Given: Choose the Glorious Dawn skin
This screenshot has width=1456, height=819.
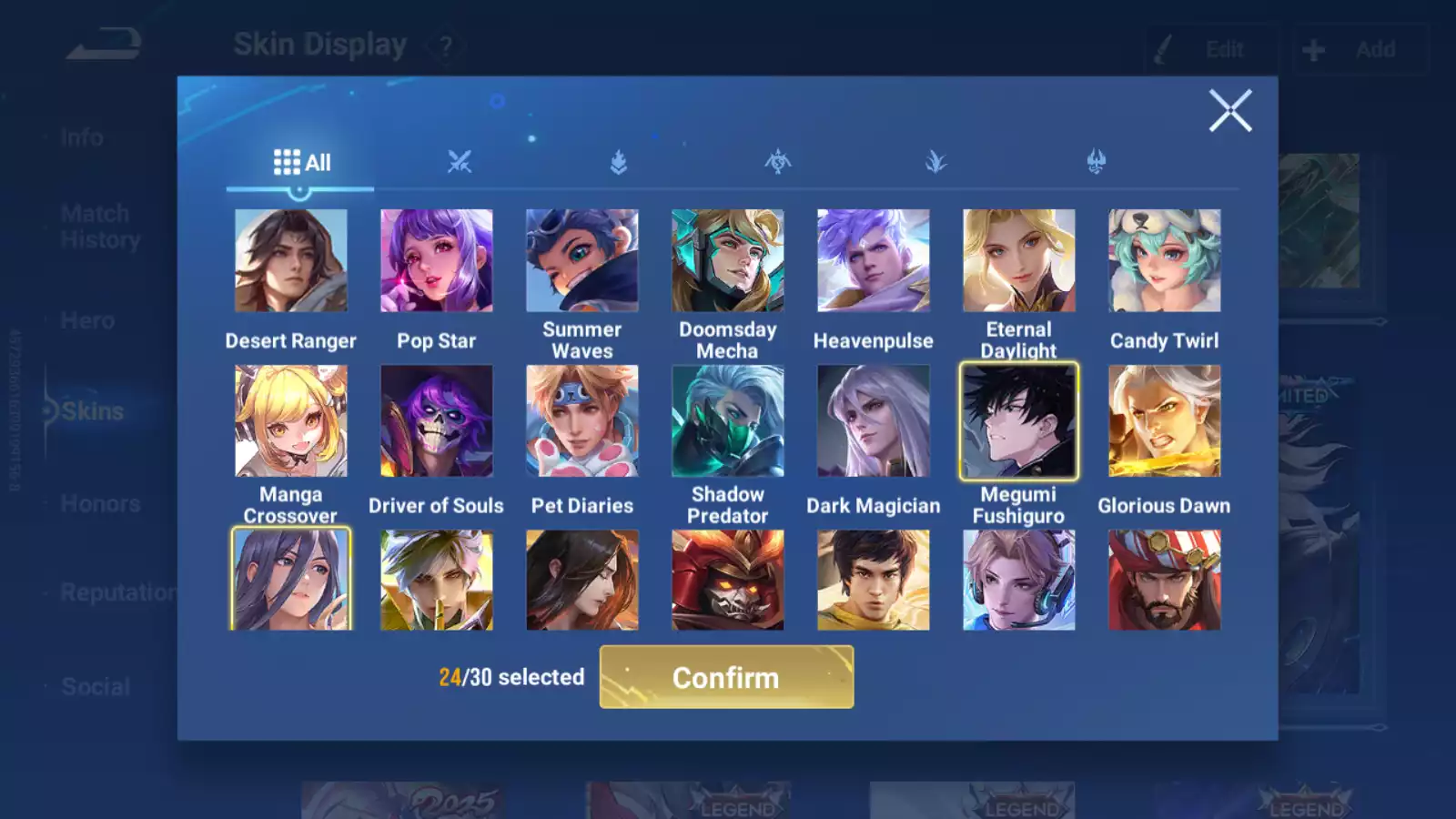Looking at the screenshot, I should [1164, 420].
